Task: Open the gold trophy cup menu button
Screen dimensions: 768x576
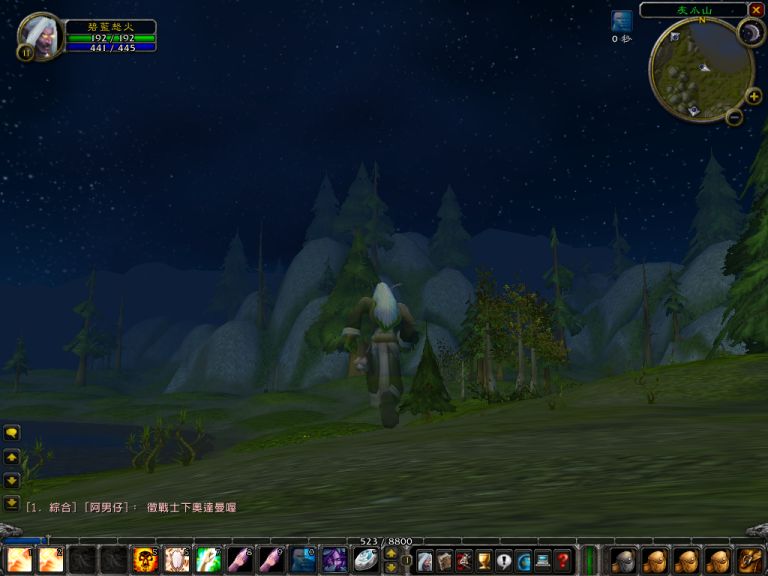Action: [484, 561]
